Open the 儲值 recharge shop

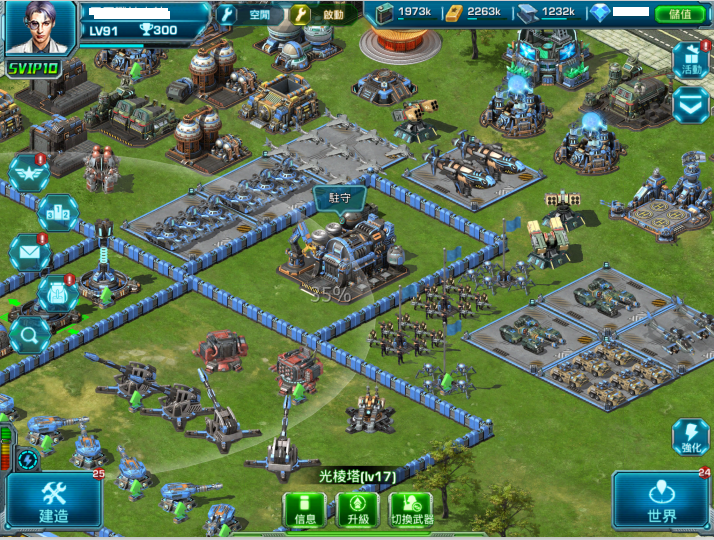coord(680,14)
